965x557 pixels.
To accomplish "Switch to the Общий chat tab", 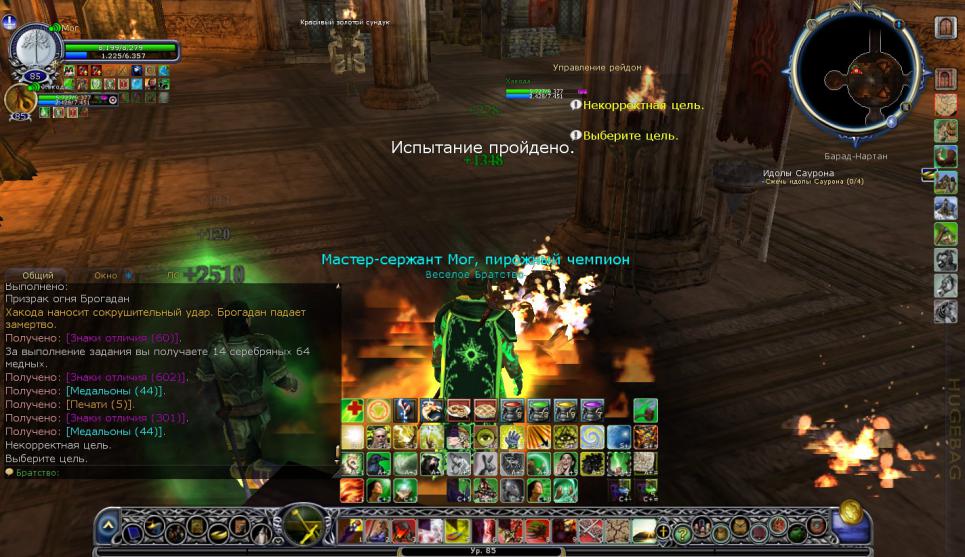I will (x=37, y=275).
